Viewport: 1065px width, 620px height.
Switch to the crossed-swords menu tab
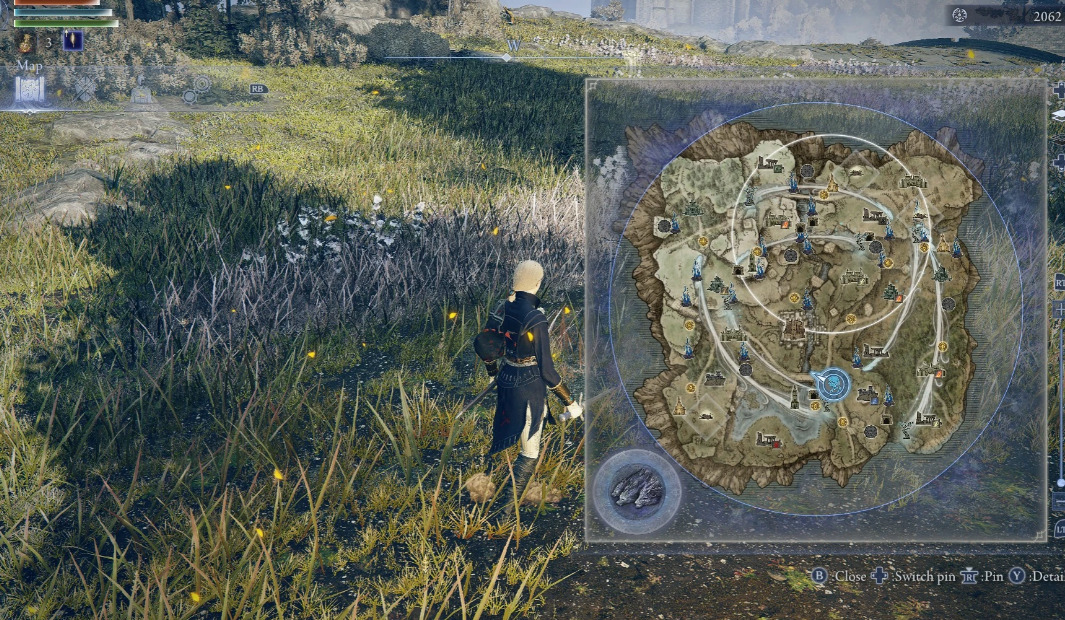85,90
